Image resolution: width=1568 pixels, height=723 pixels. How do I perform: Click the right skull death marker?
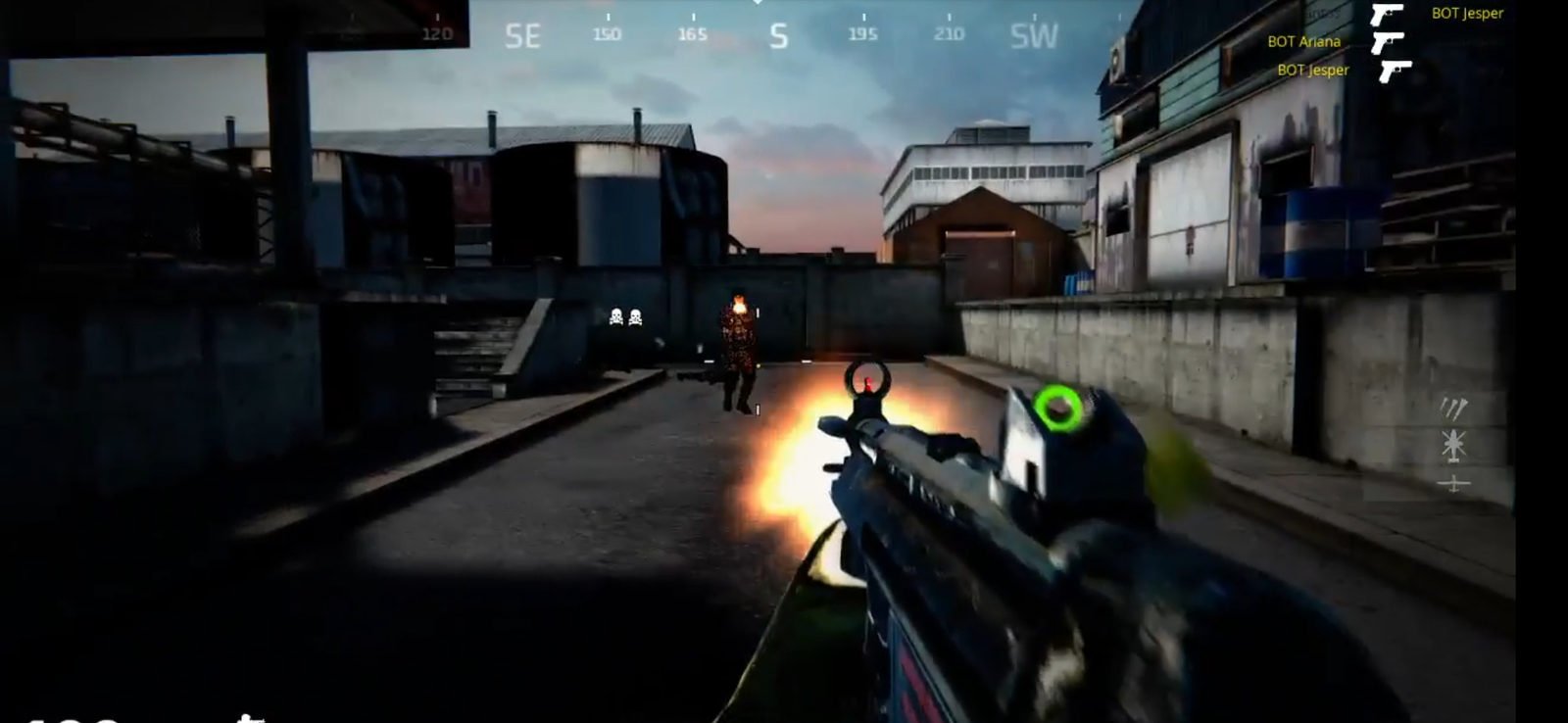coord(638,314)
